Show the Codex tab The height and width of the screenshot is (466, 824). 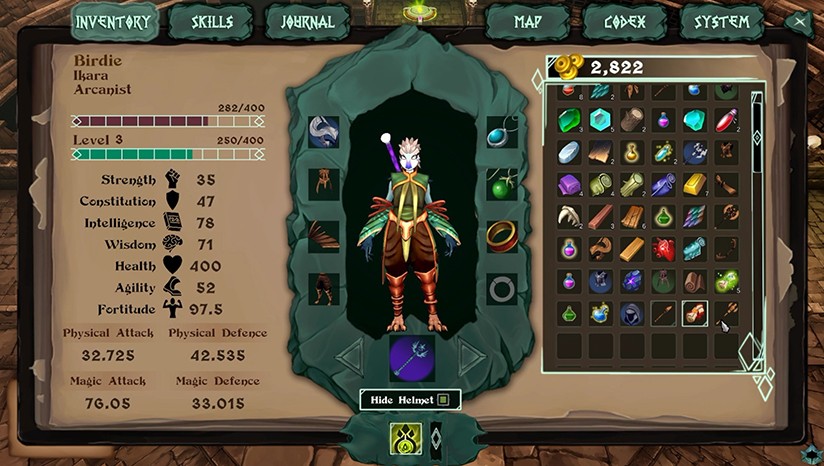[624, 22]
